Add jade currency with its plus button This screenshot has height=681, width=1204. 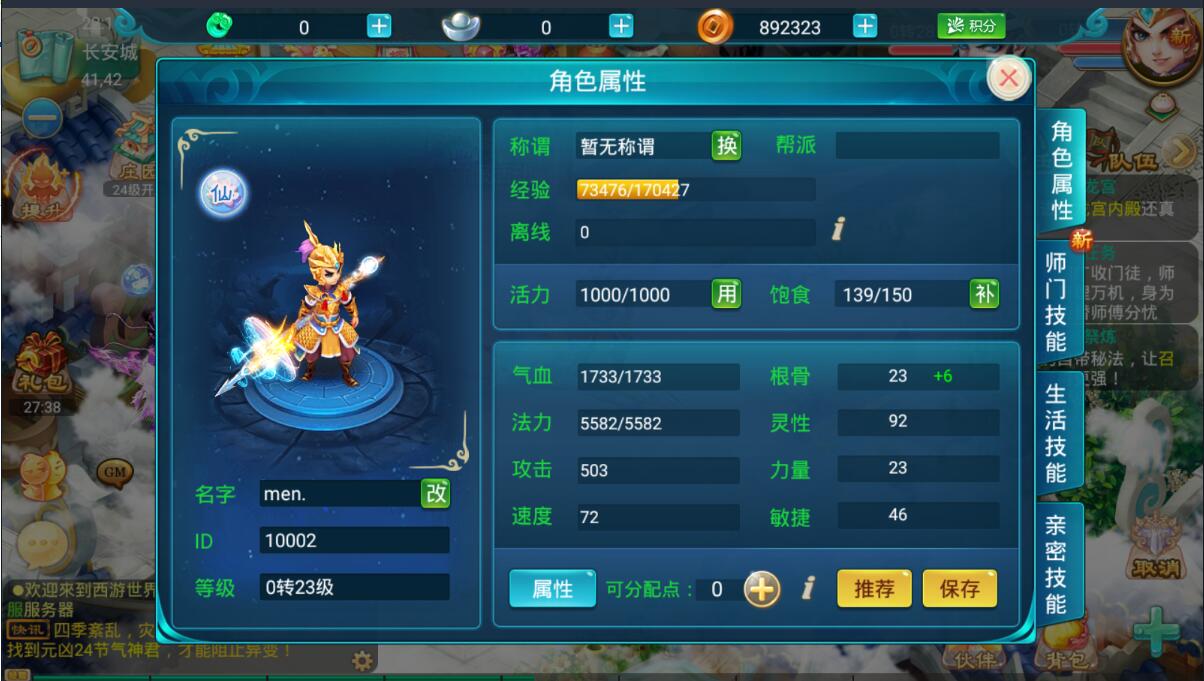(x=379, y=27)
